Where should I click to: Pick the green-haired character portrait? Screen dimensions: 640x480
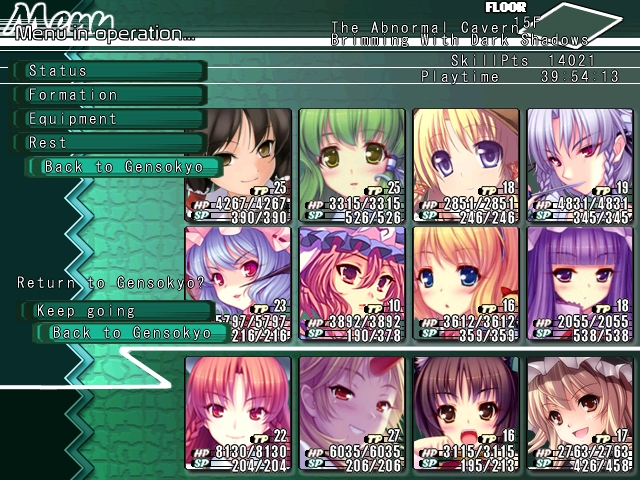pos(352,165)
